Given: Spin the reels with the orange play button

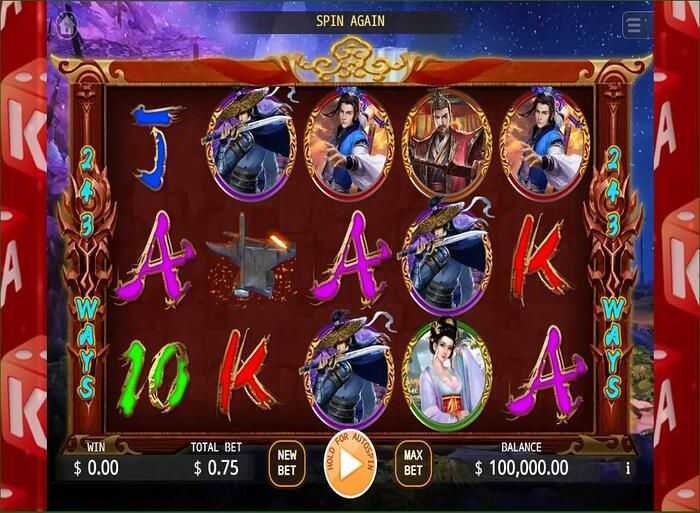Looking at the screenshot, I should click(x=350, y=466).
